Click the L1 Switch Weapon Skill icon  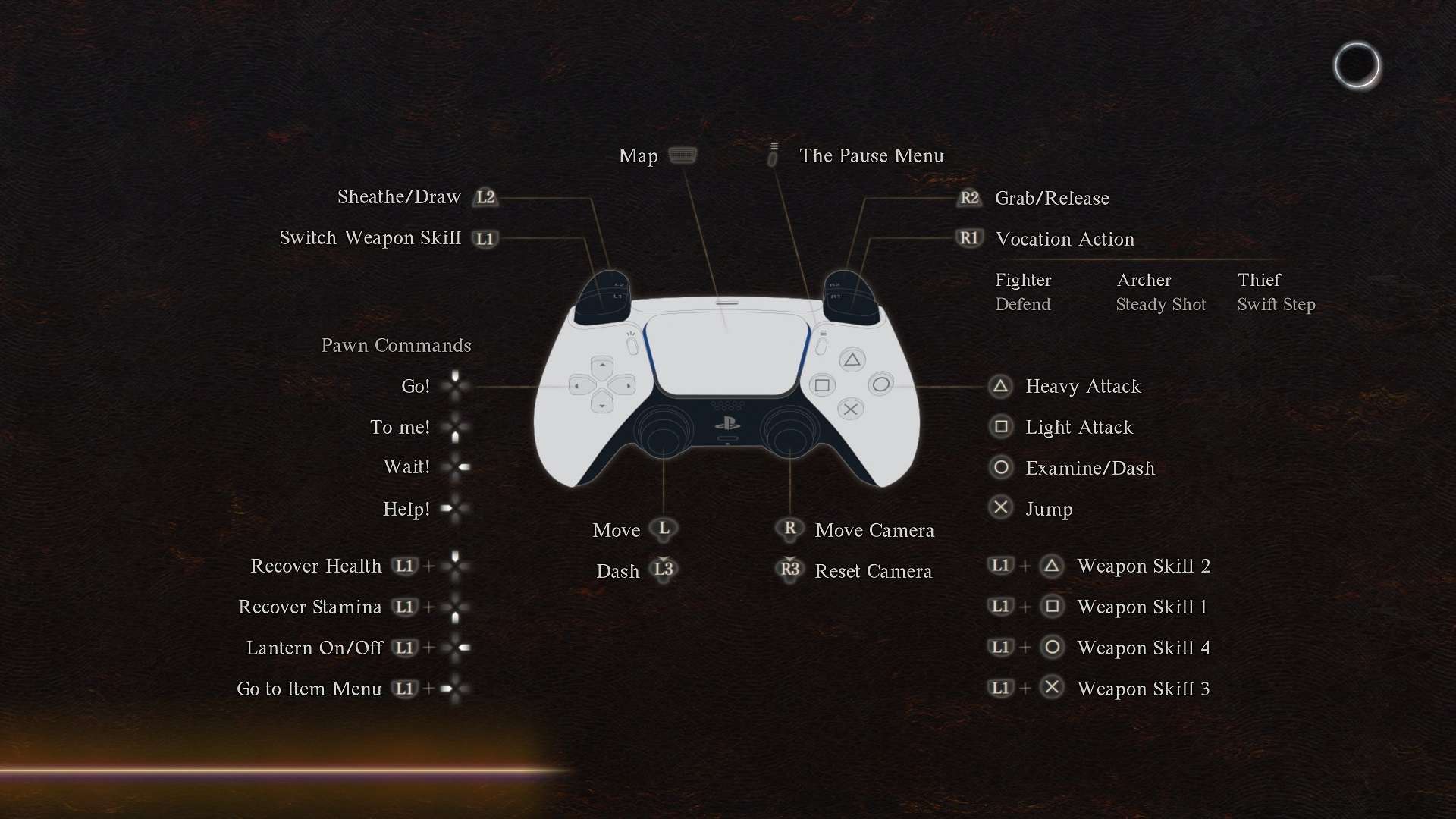tap(486, 238)
